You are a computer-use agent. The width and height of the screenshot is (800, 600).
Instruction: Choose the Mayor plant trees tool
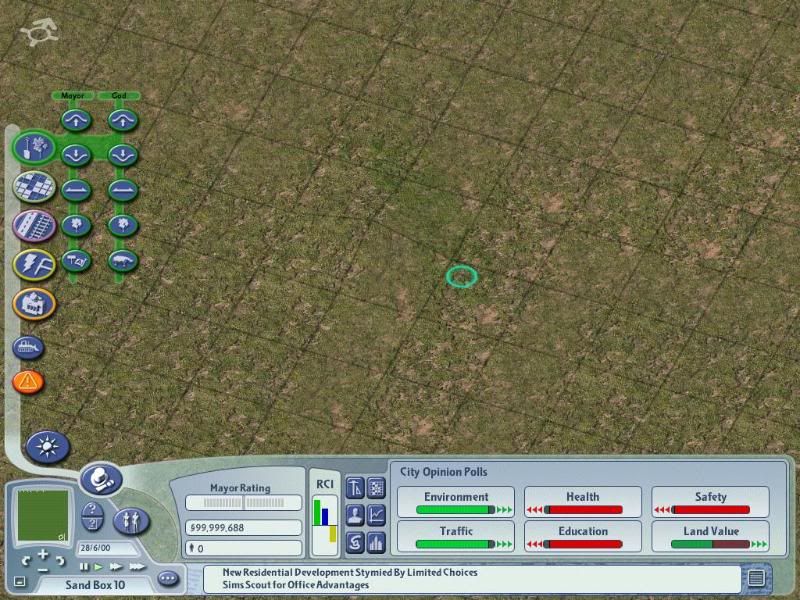(x=76, y=224)
